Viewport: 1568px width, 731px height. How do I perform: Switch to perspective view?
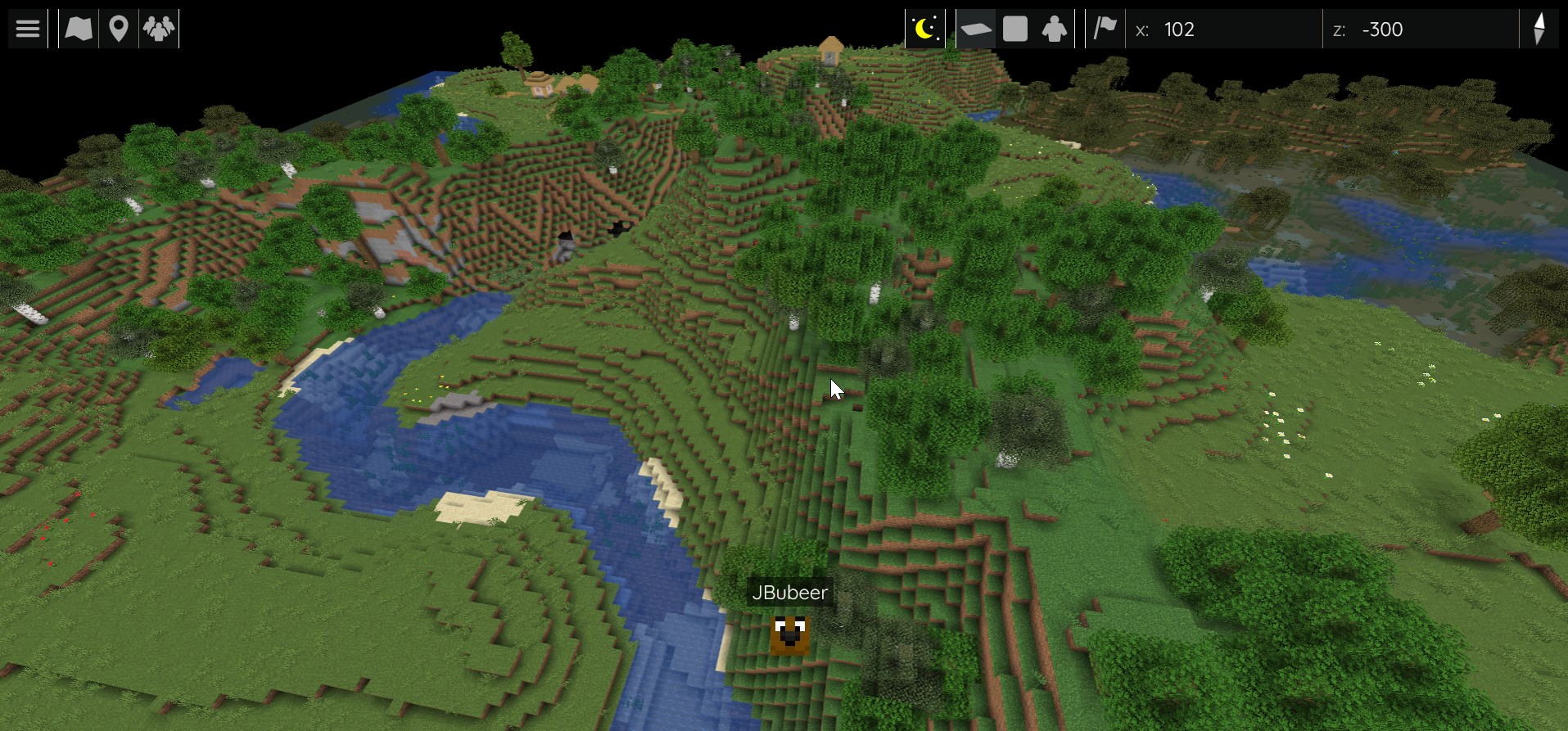pos(976,29)
